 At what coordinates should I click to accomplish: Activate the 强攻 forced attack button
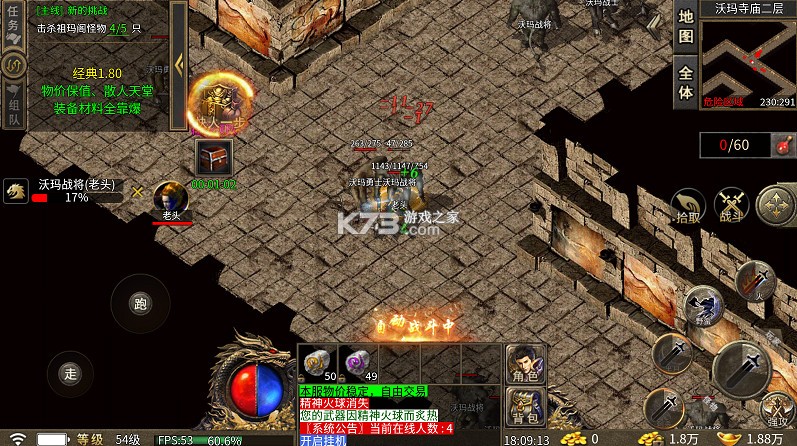pos(776,410)
